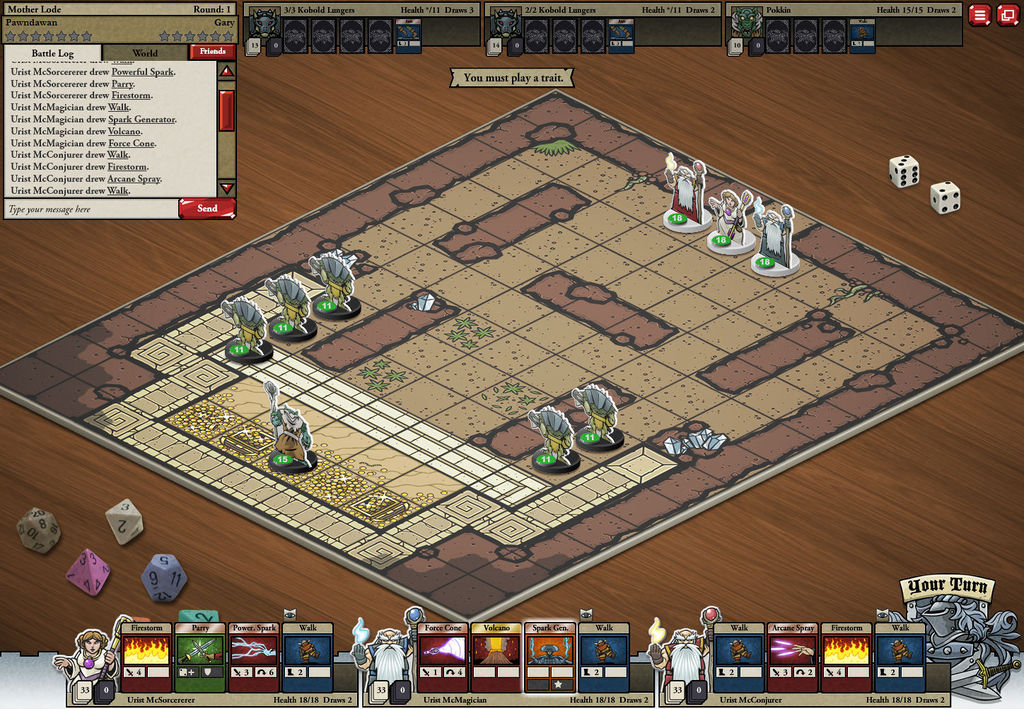
Task: Send the chat message
Action: click(207, 209)
